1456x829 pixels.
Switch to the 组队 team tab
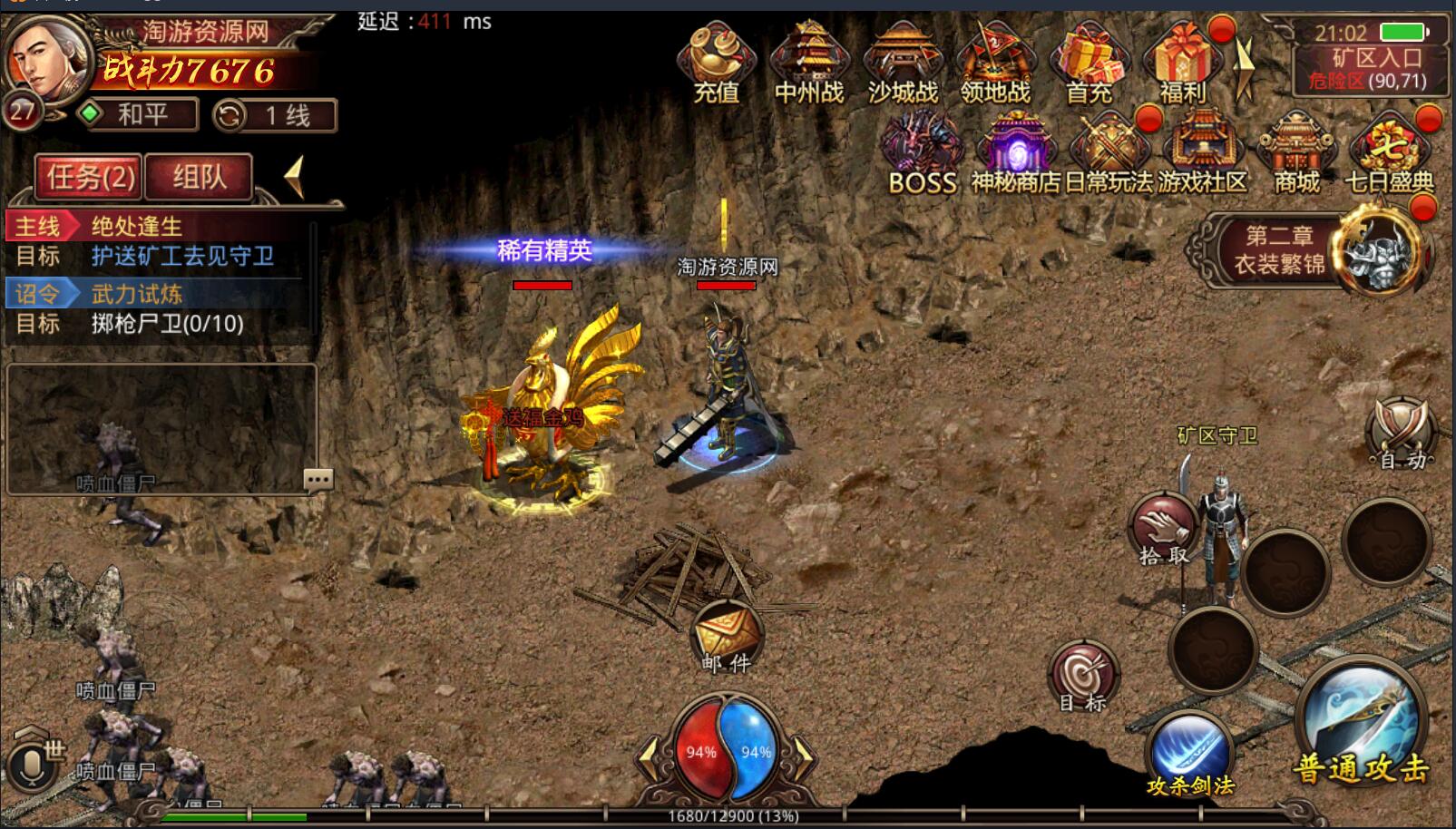[x=199, y=177]
